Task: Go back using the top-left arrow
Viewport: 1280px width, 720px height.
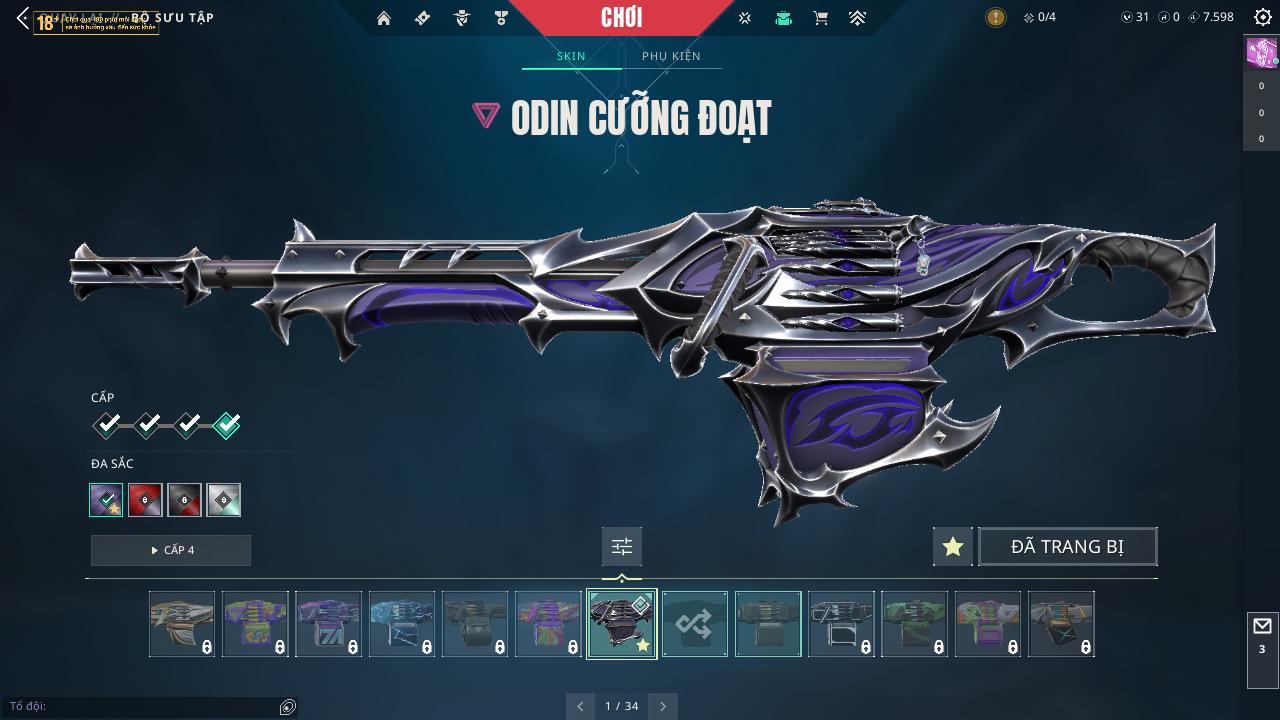Action: click(23, 18)
